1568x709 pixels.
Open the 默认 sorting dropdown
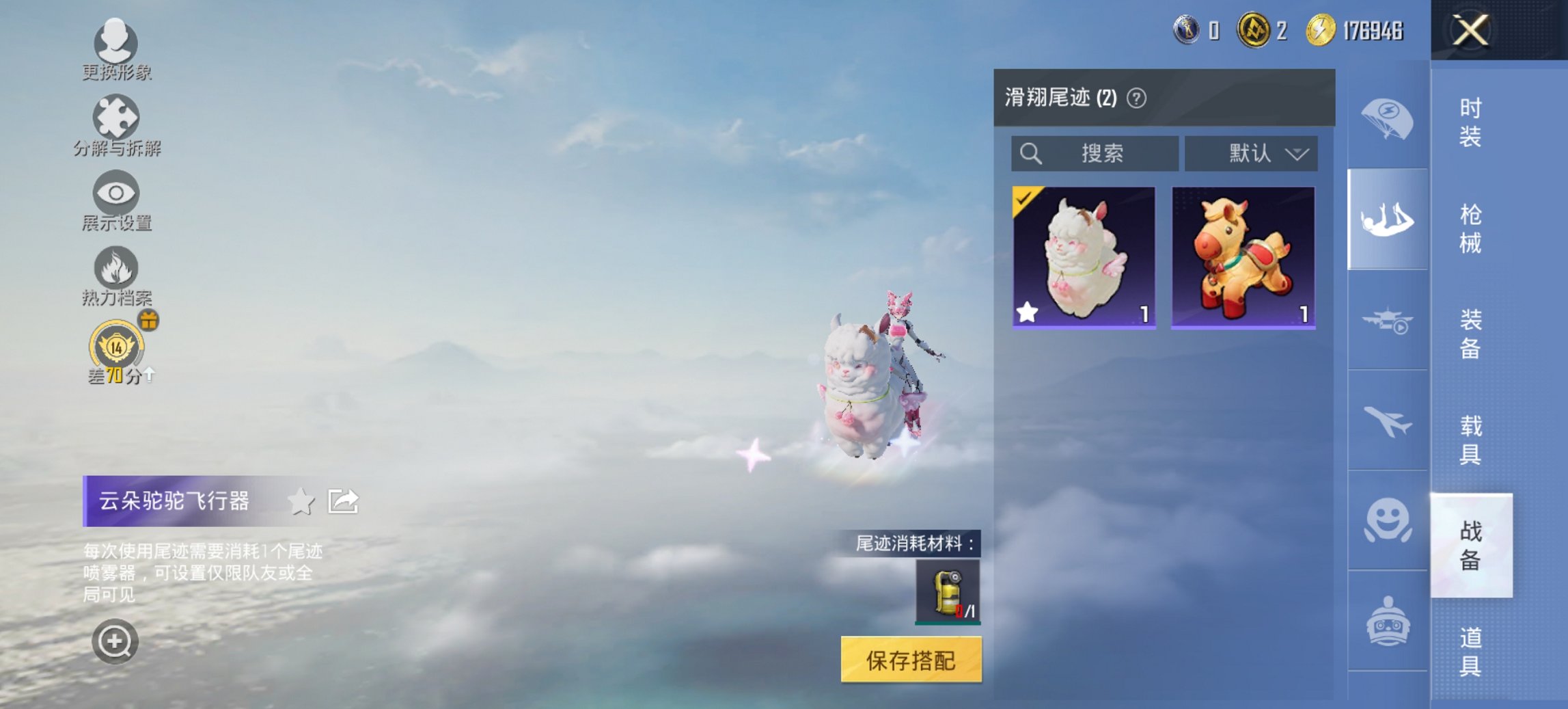tap(1250, 153)
